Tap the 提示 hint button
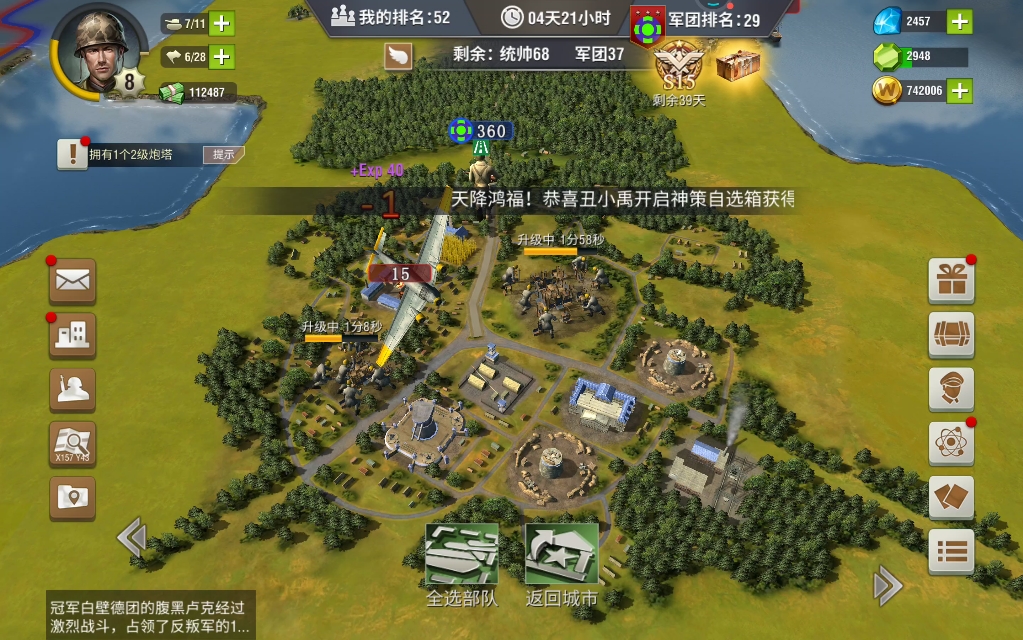Screen dimensions: 1023x640 223,155
